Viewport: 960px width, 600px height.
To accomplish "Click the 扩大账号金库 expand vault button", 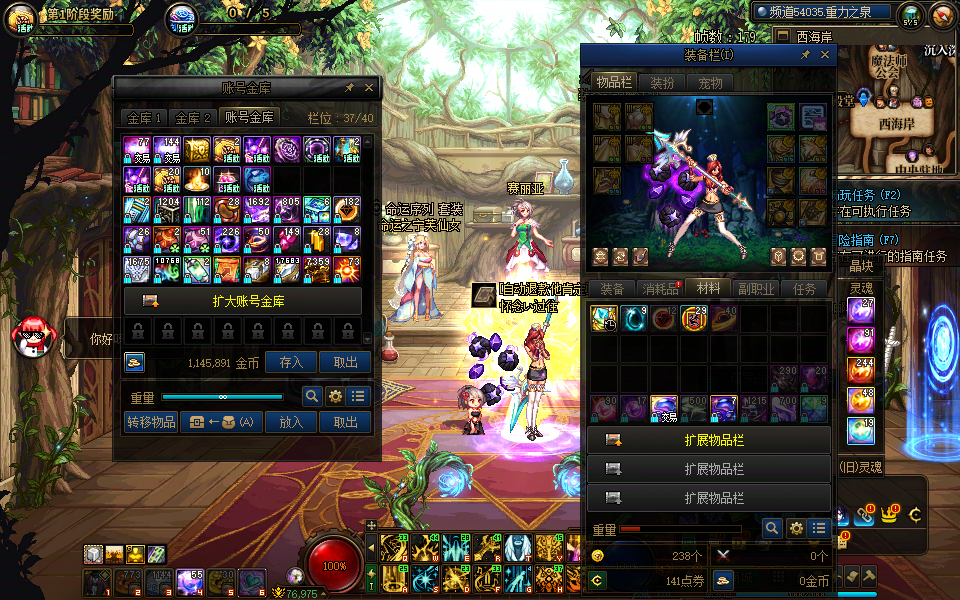I will (x=243, y=301).
